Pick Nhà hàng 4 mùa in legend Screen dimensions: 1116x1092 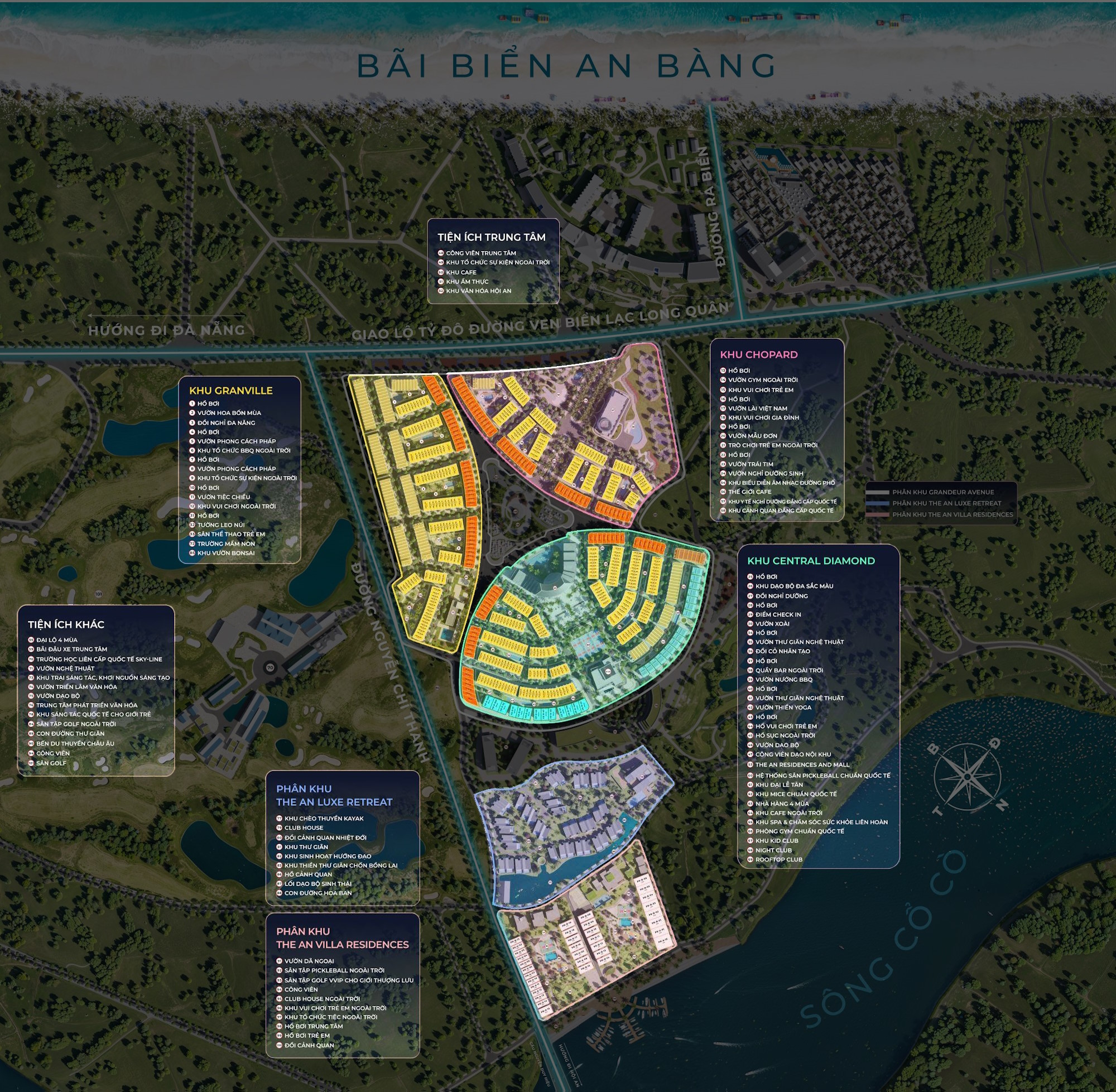[x=782, y=804]
